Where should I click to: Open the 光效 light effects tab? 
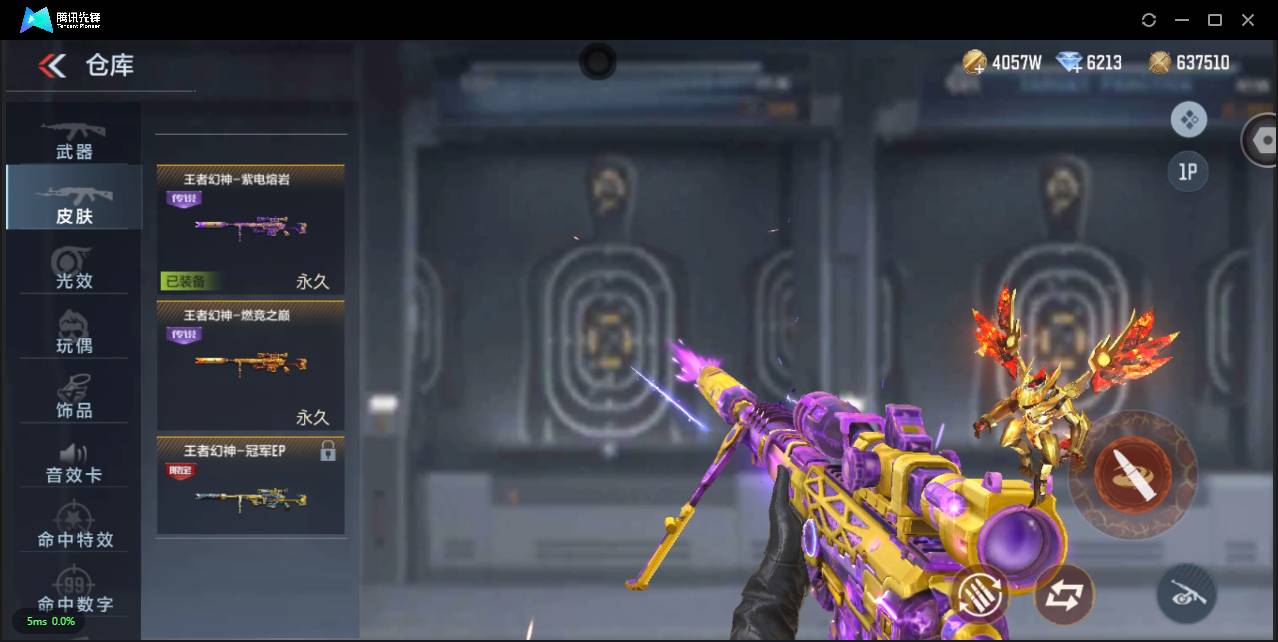(x=74, y=267)
